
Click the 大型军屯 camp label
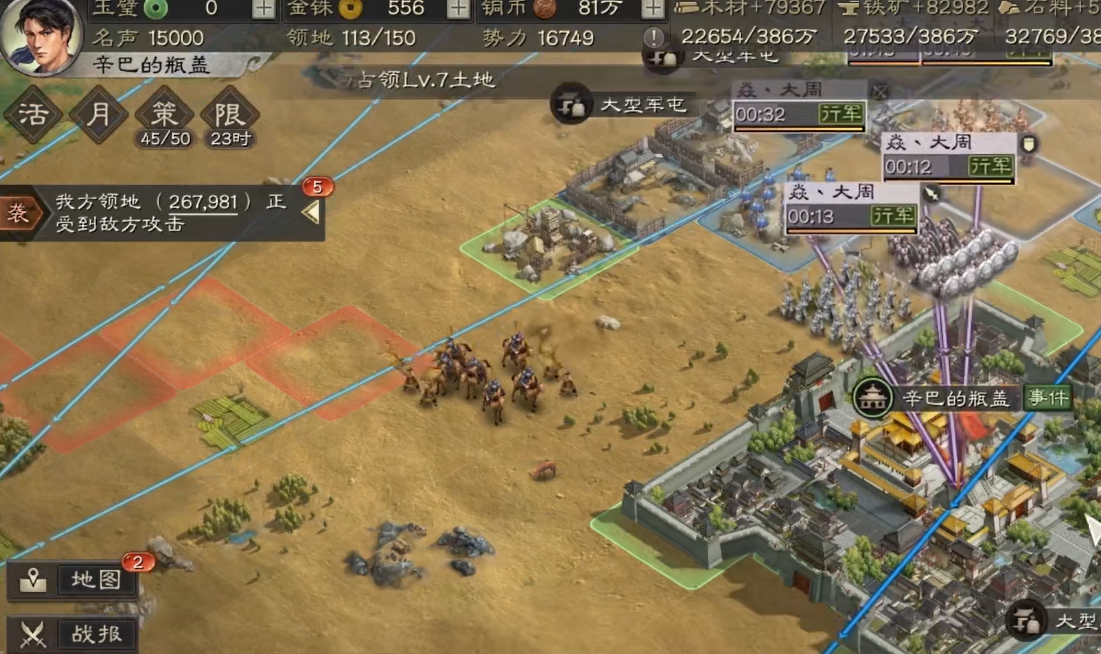coord(635,104)
